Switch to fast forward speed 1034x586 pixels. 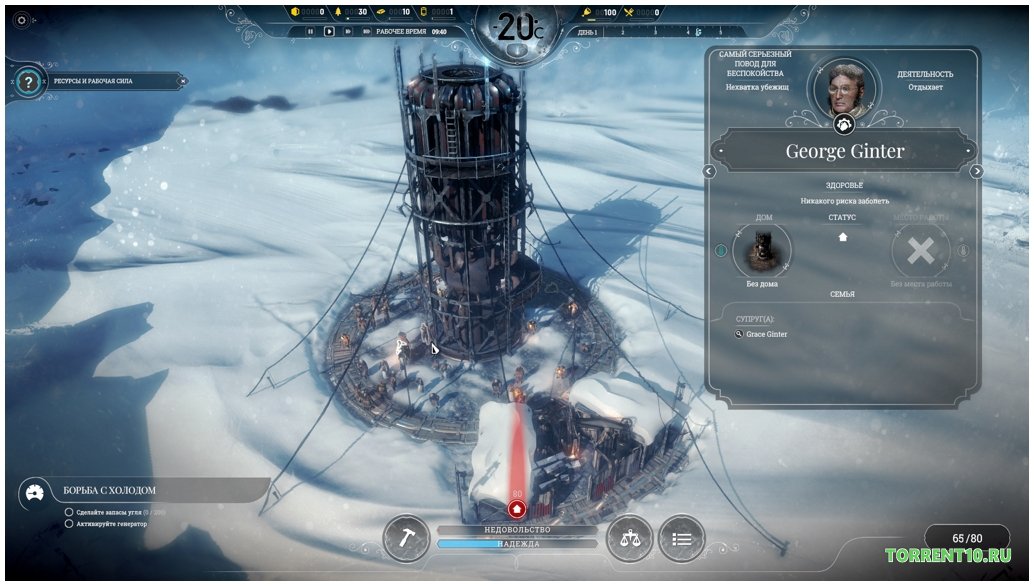(346, 31)
